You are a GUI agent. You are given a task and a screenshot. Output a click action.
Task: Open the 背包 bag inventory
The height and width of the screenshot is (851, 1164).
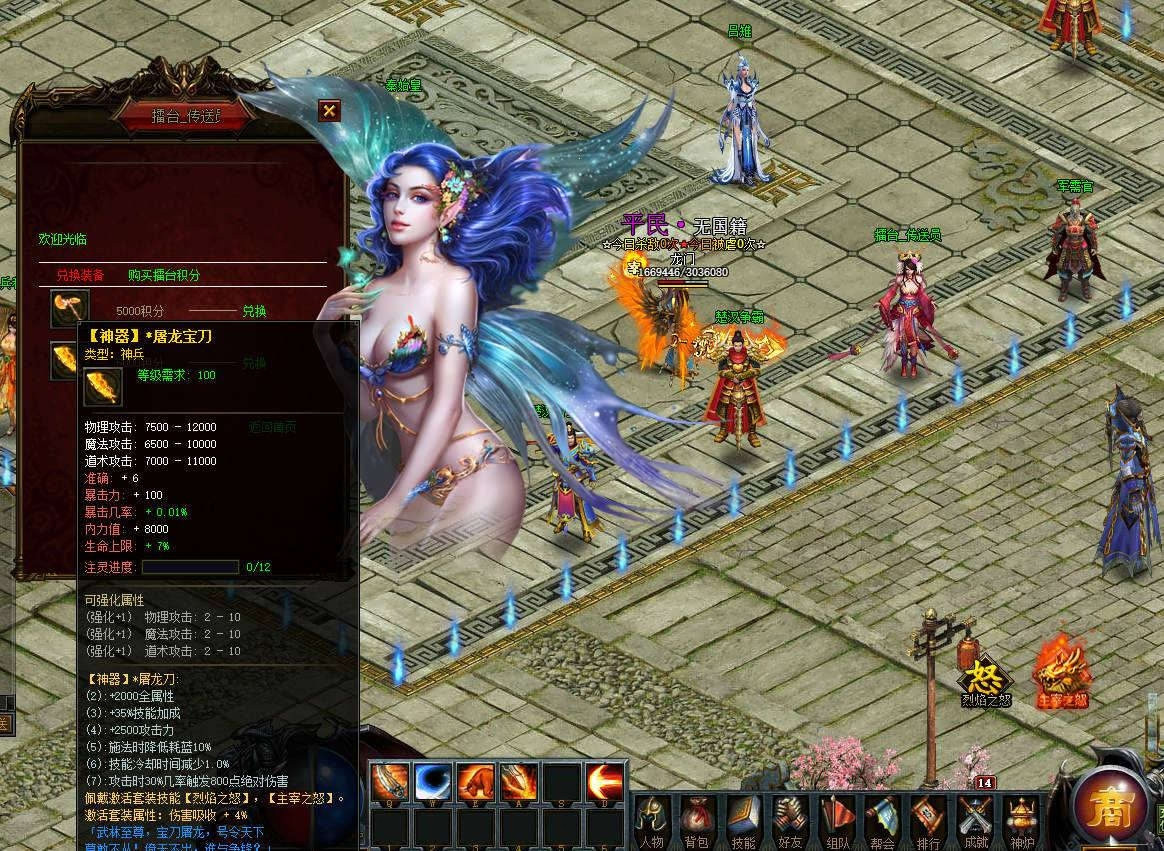(696, 821)
